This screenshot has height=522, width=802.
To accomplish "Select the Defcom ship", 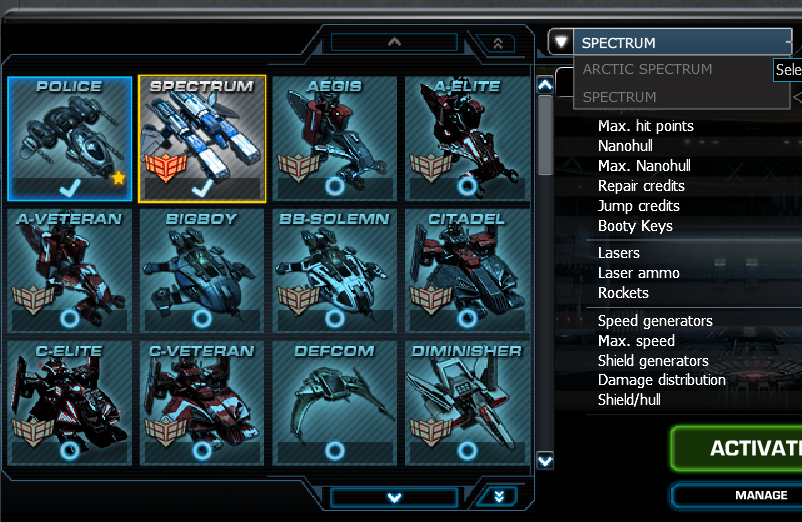I will [334, 402].
